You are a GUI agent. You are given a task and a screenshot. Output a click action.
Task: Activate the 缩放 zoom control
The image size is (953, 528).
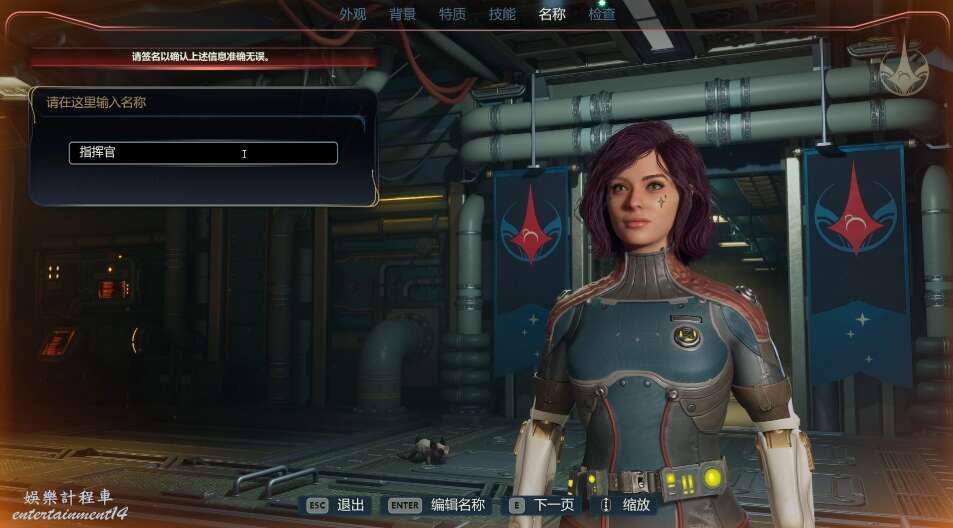pos(625,505)
